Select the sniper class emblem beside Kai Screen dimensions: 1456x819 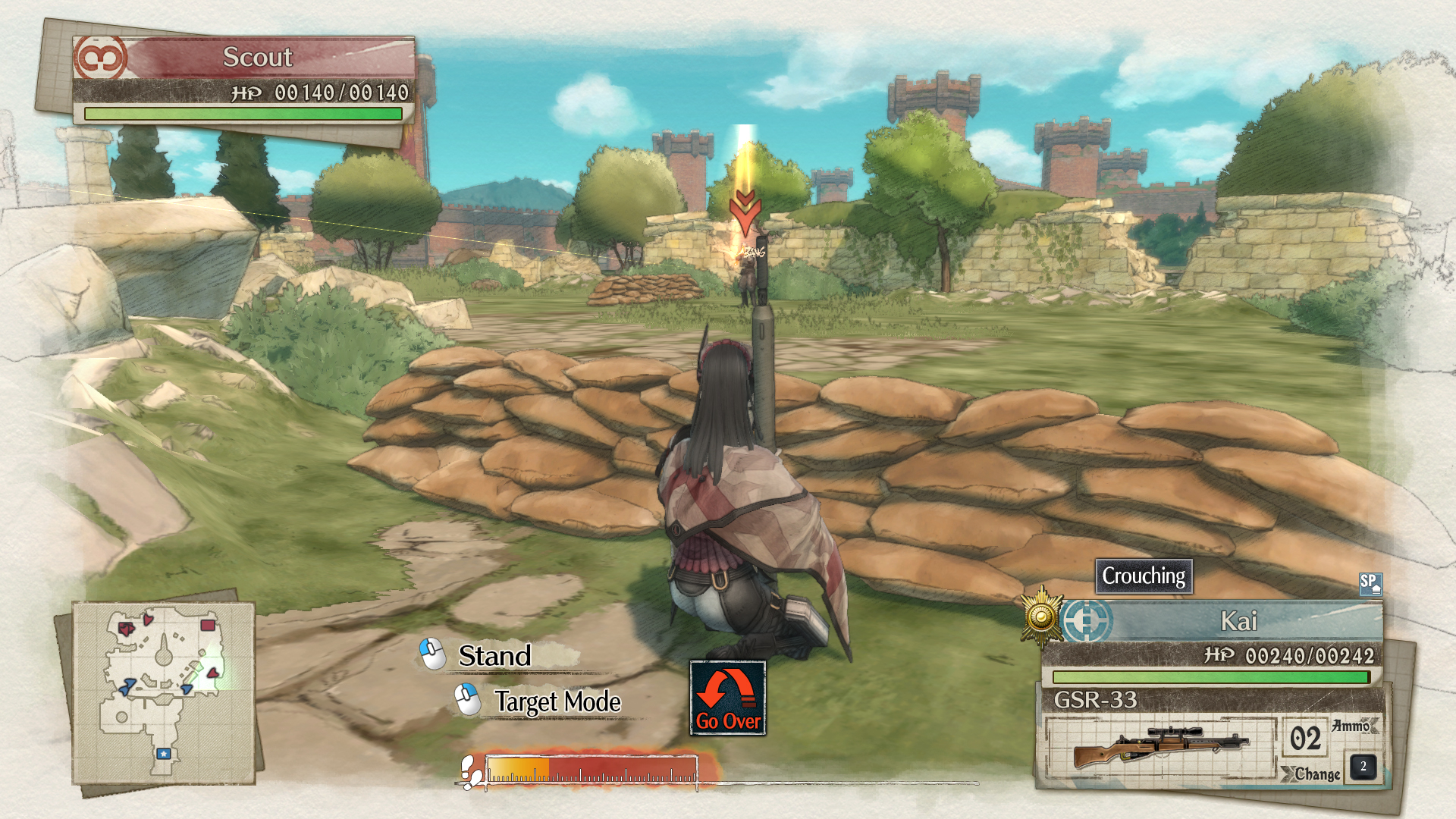(x=1087, y=621)
